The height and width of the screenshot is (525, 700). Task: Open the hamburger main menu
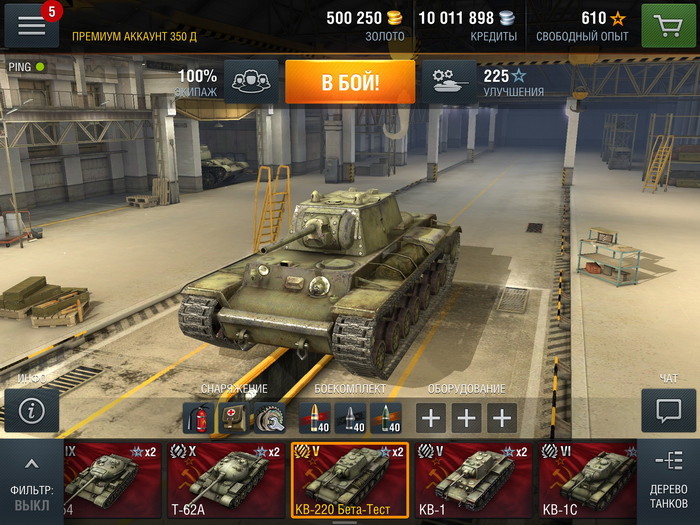32,25
